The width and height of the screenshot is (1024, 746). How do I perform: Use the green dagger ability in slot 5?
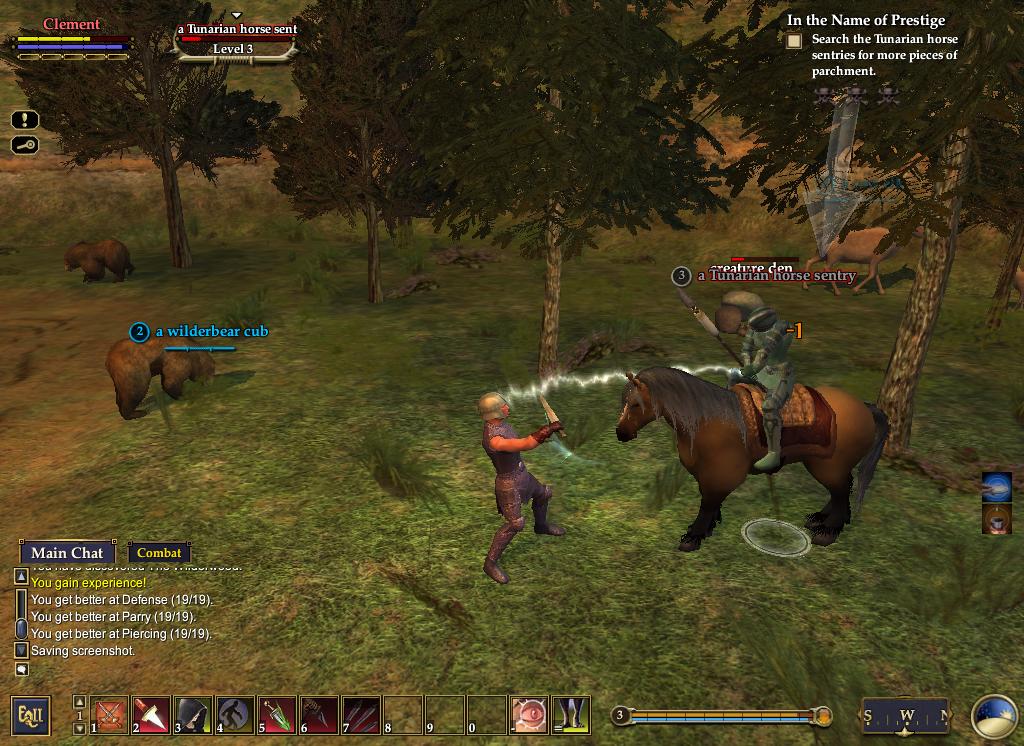coord(278,715)
